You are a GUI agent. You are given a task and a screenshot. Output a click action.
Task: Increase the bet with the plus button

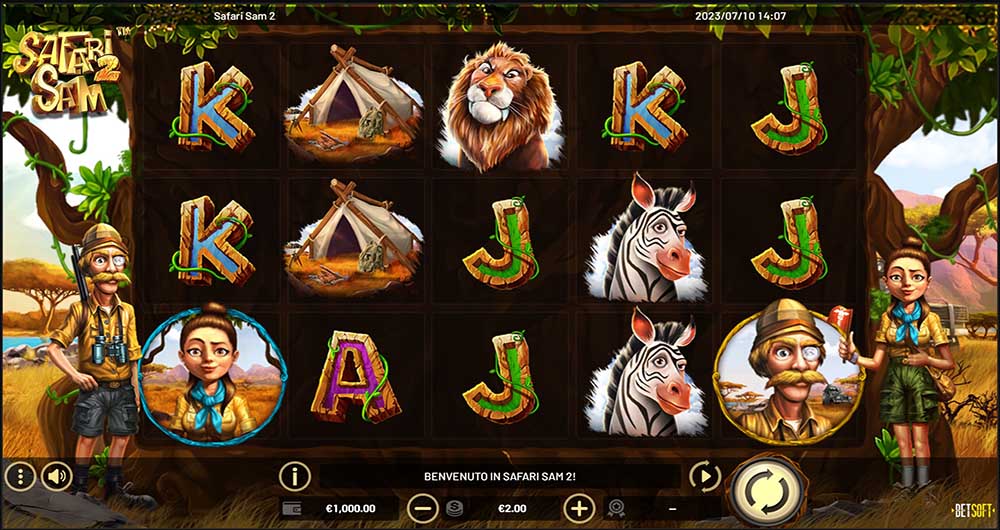579,508
